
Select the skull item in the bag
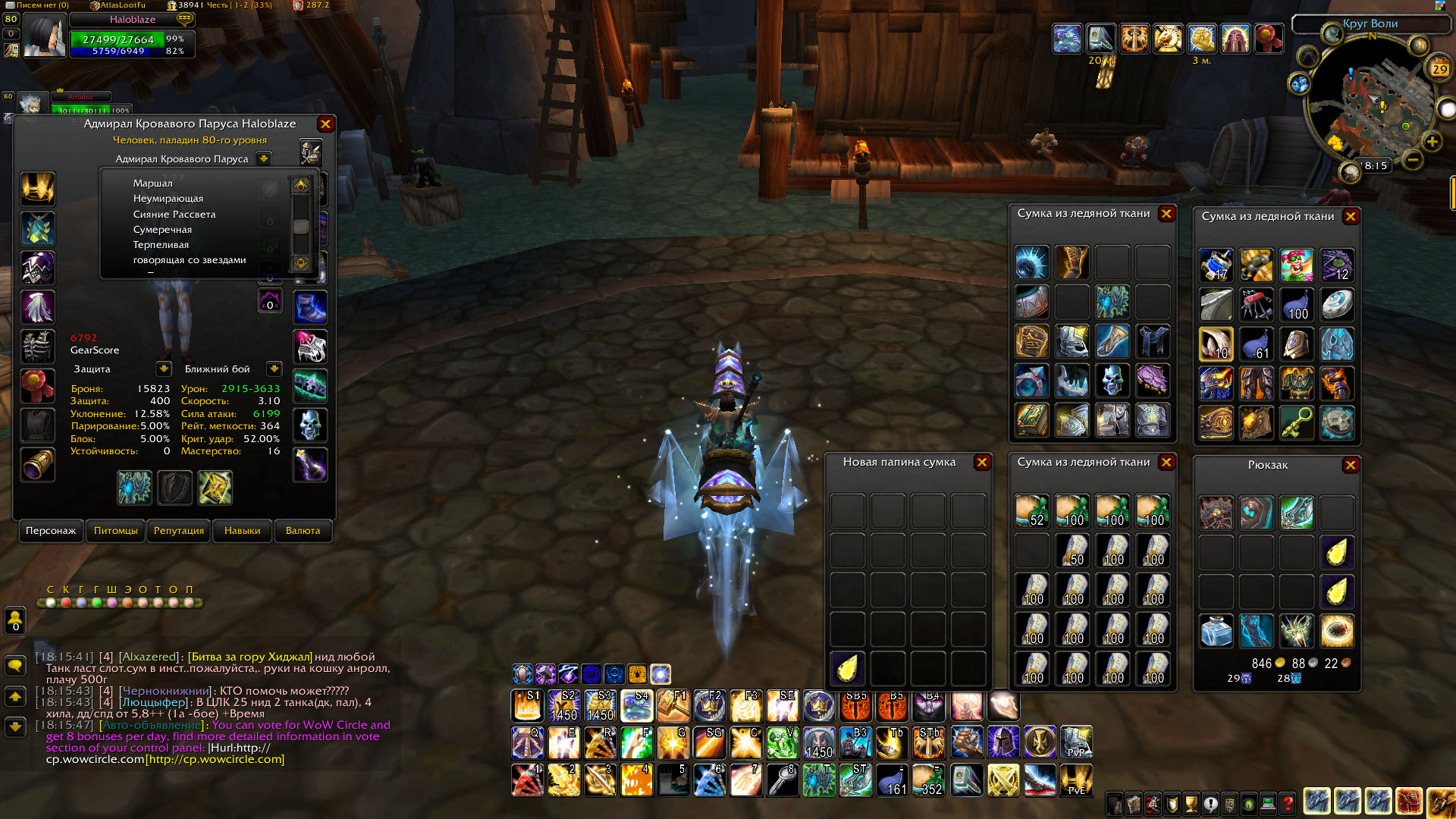1112,380
